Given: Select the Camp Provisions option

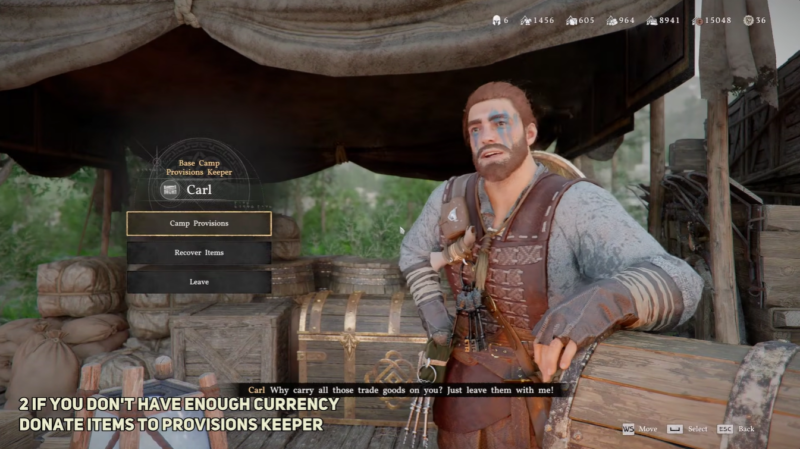Looking at the screenshot, I should click(199, 223).
